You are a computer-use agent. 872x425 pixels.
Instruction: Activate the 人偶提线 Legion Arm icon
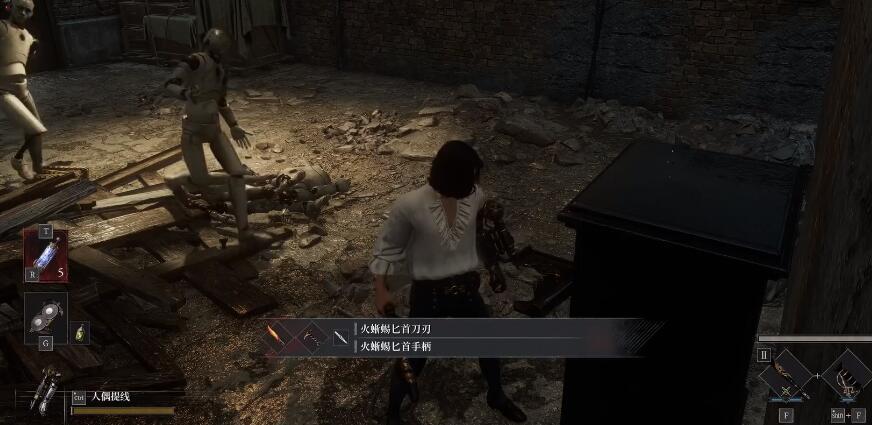click(x=45, y=392)
